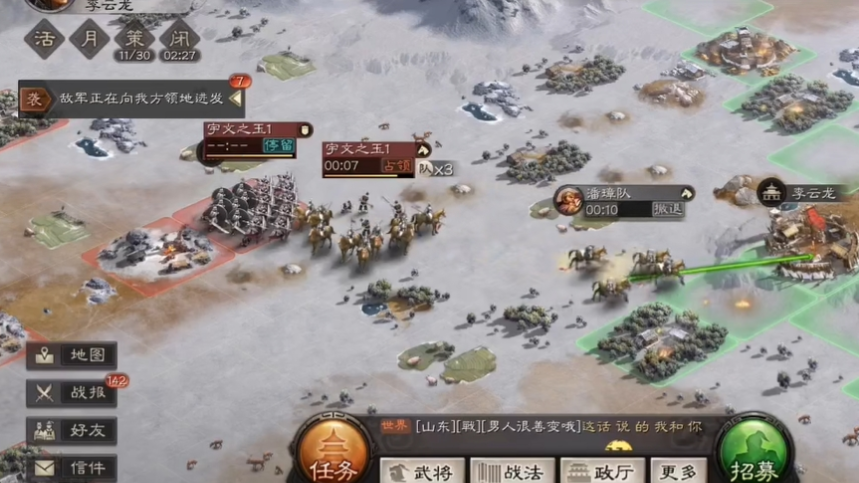Open the 活 diamond icon
Image resolution: width=859 pixels, height=483 pixels.
[x=45, y=39]
